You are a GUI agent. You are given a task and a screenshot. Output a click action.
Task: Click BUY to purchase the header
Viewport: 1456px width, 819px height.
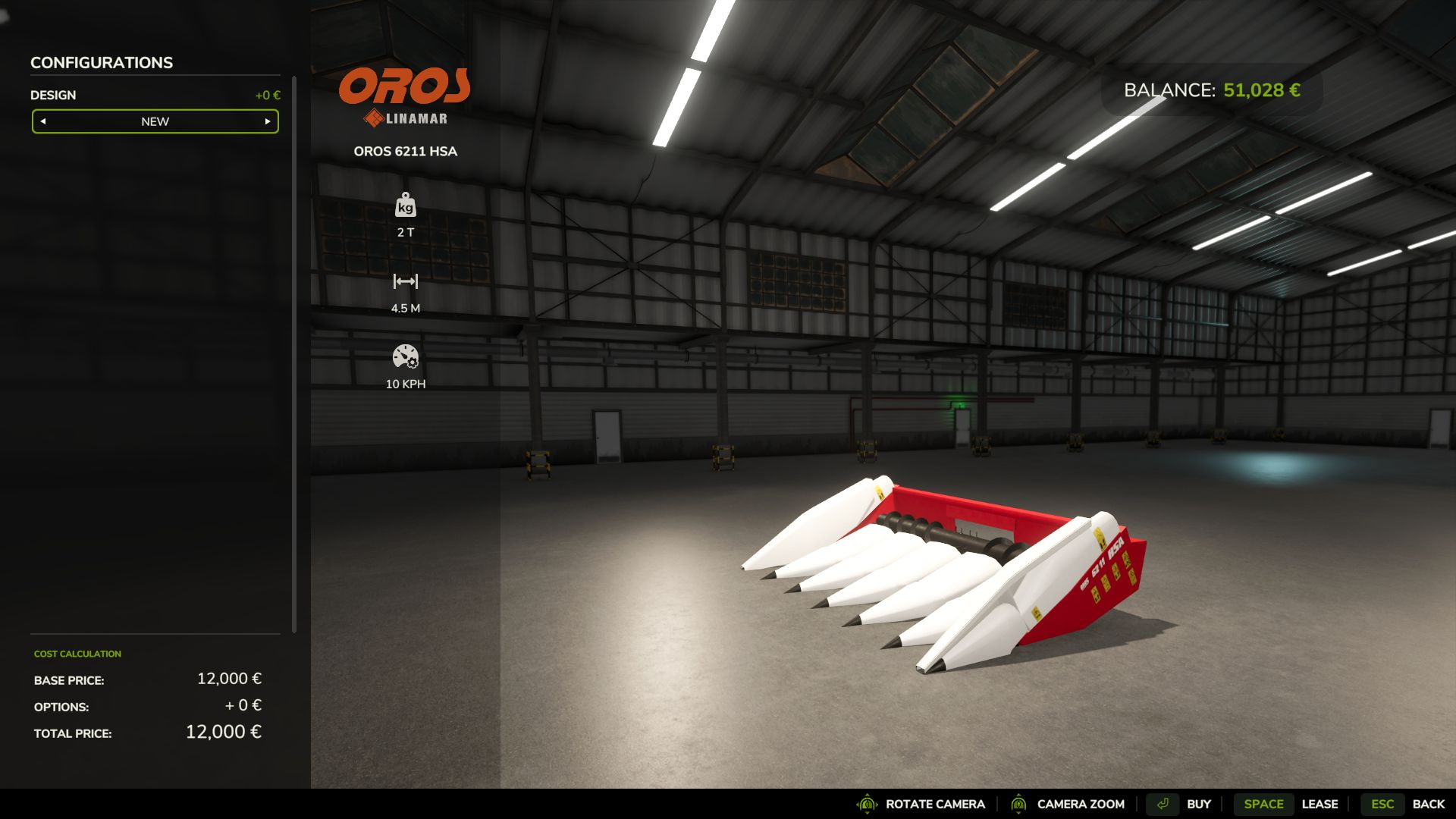coord(1199,804)
